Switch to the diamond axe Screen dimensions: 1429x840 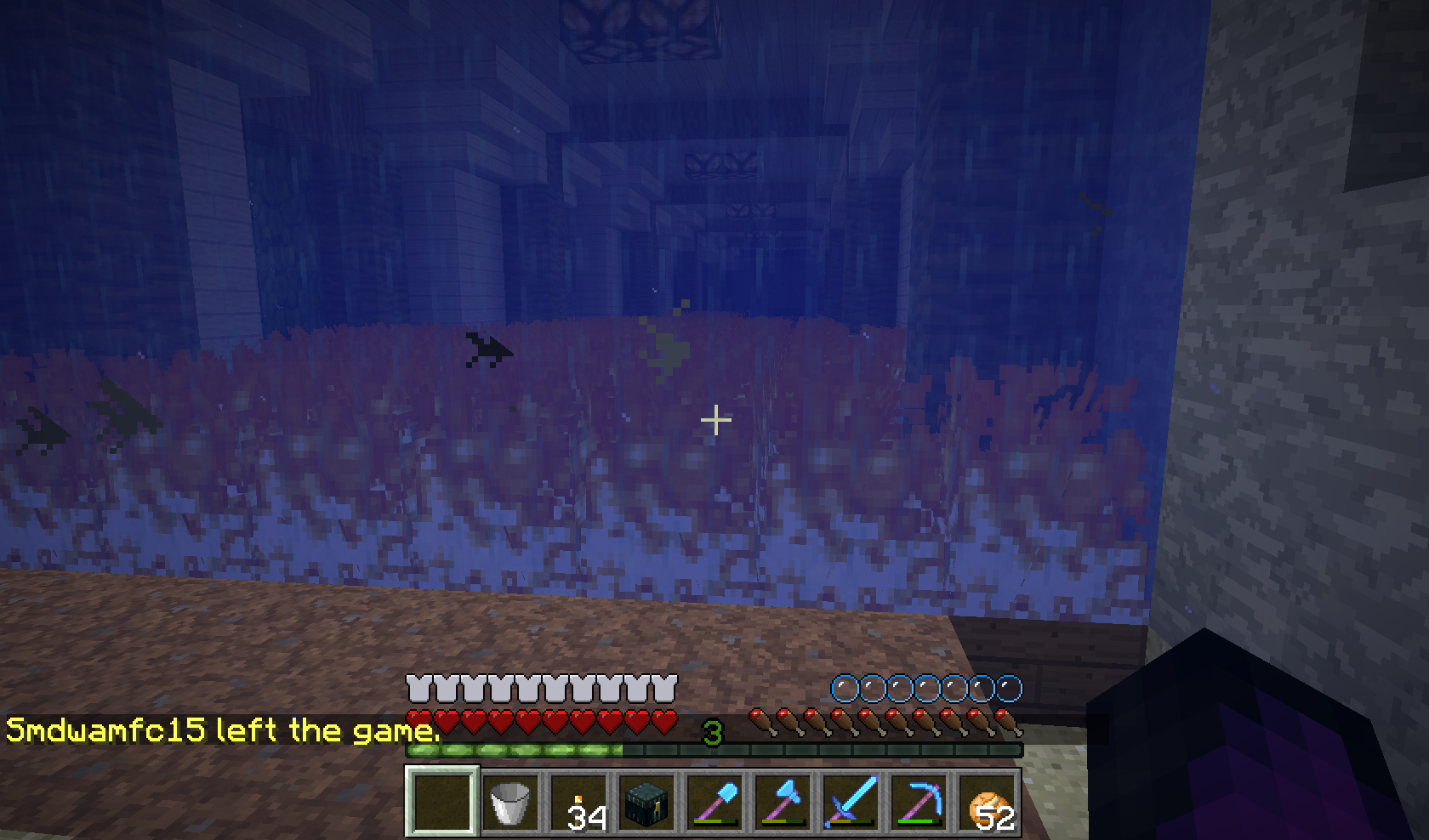(783, 802)
